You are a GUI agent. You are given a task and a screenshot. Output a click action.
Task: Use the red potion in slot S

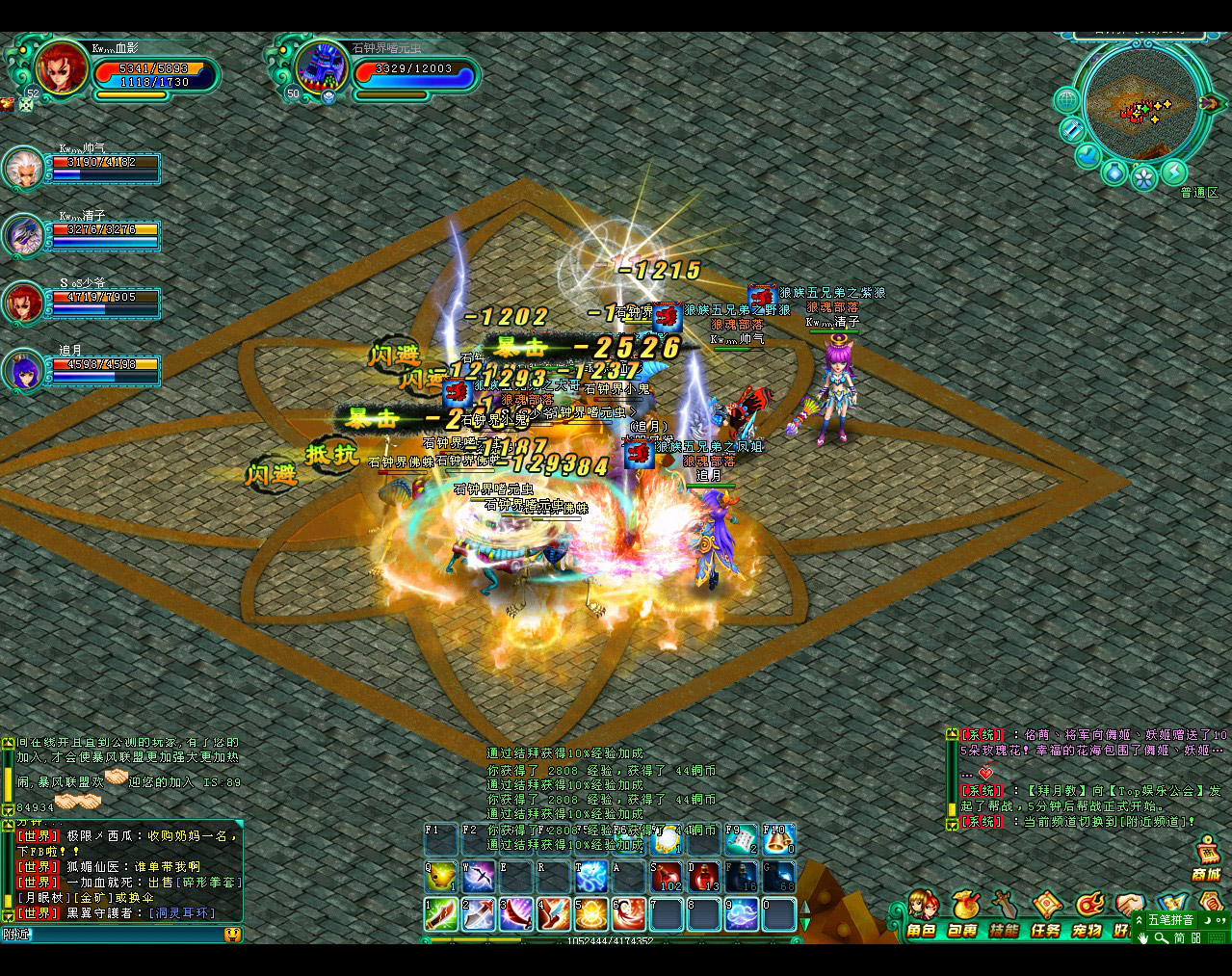coord(667,876)
